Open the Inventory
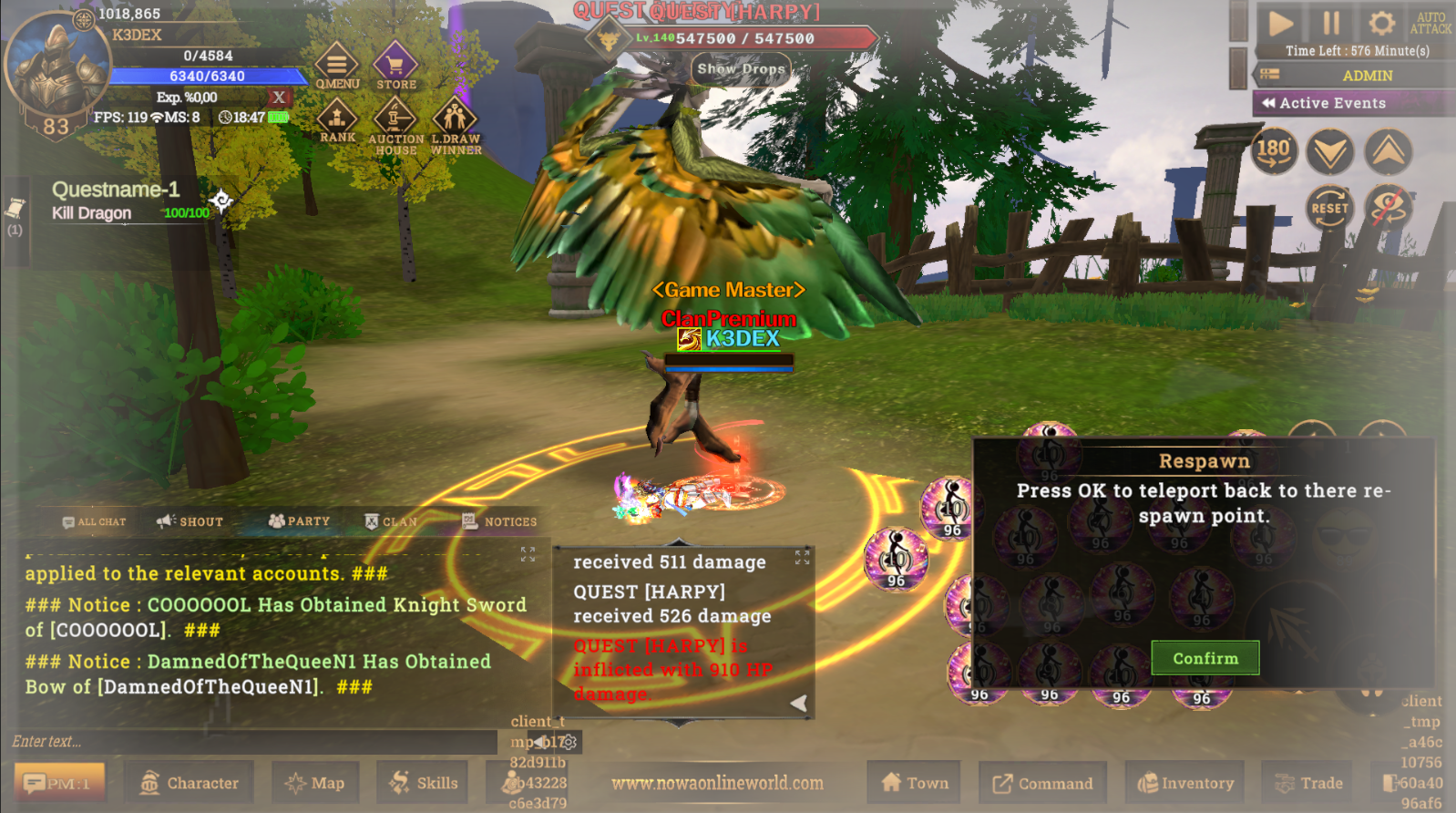This screenshot has height=813, width=1456. pyautogui.click(x=1185, y=782)
